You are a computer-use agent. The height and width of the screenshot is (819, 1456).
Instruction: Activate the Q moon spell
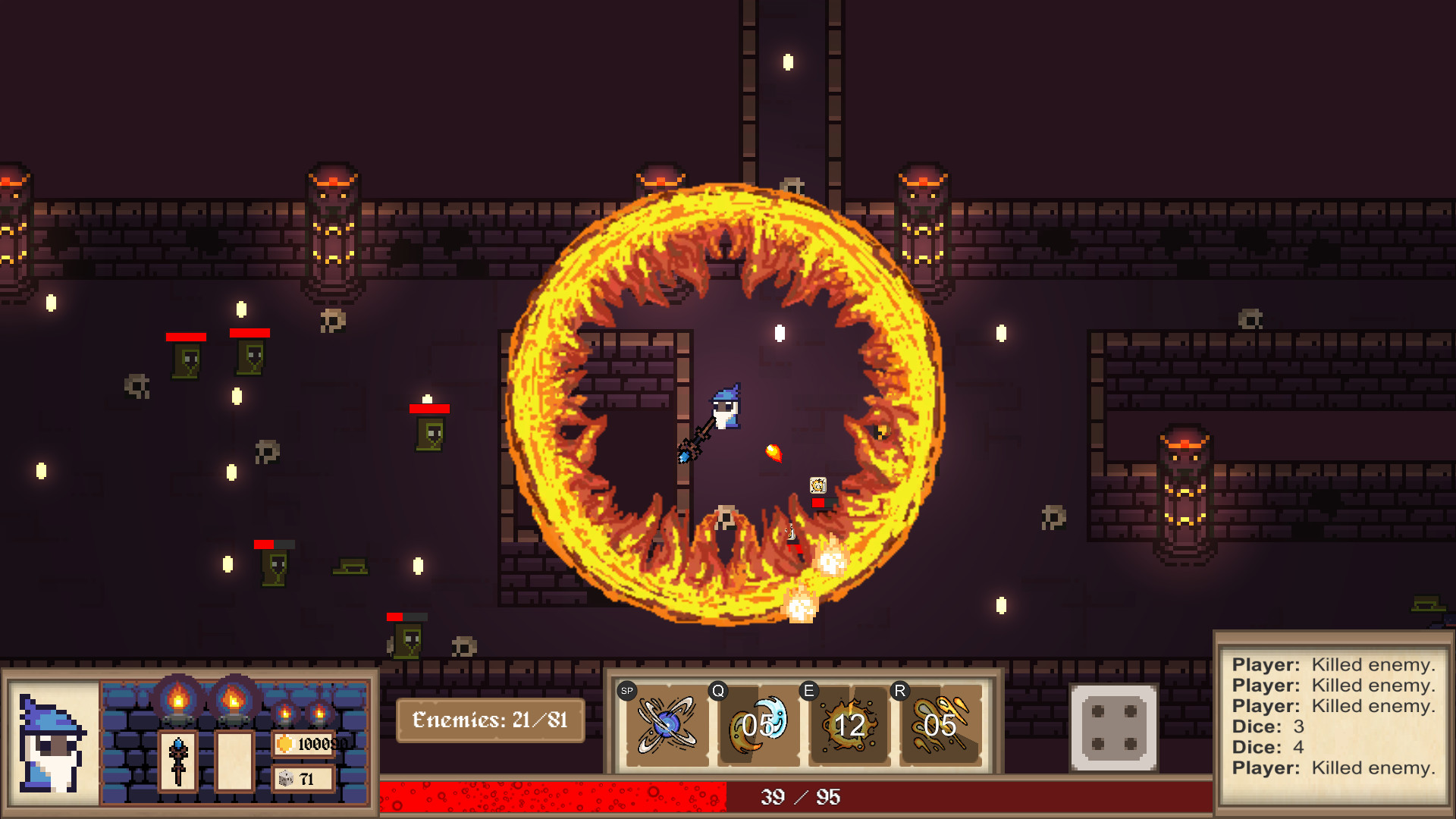pos(755,726)
